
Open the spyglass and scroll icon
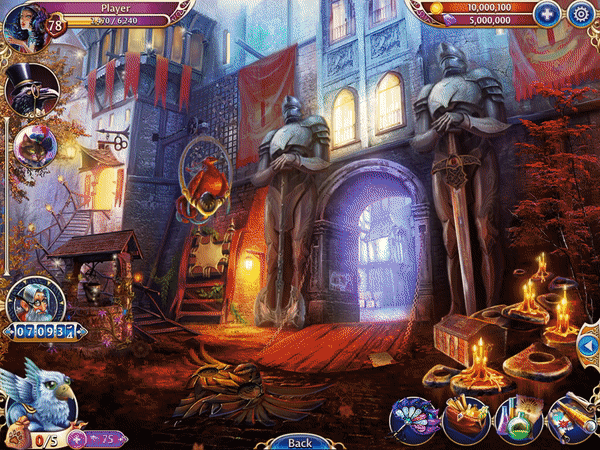571,416
